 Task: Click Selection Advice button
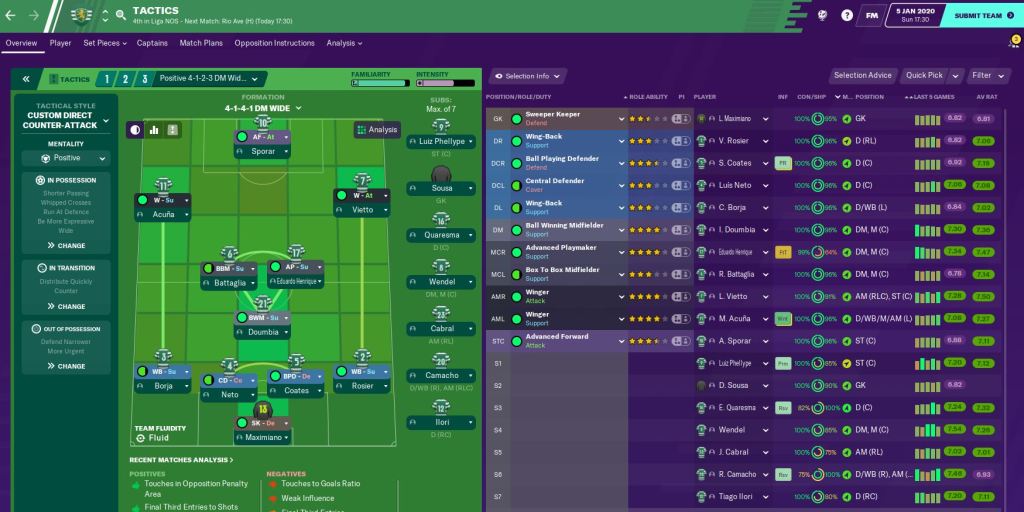click(862, 75)
